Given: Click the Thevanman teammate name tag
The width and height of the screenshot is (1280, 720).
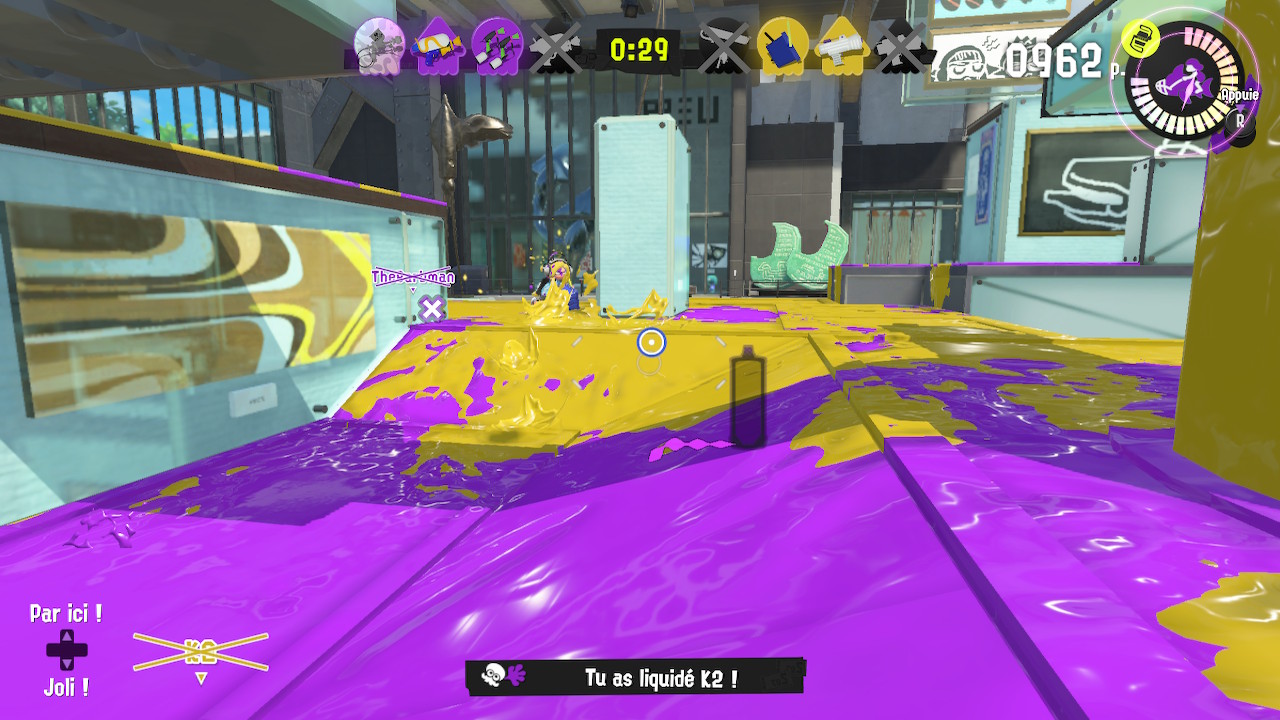Looking at the screenshot, I should pos(412,277).
